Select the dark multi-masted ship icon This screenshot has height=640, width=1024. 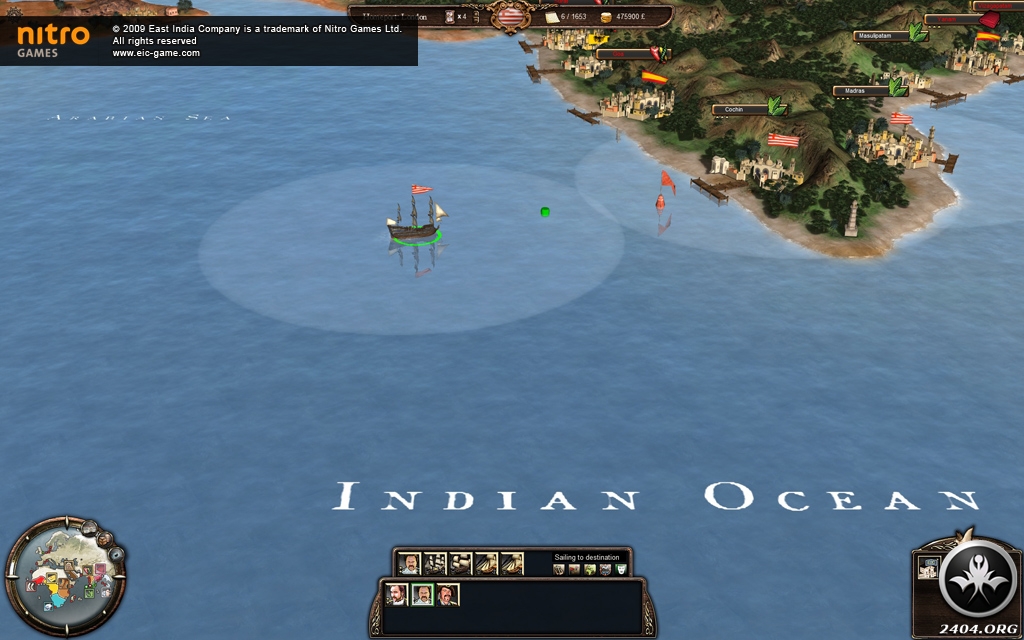pos(435,564)
